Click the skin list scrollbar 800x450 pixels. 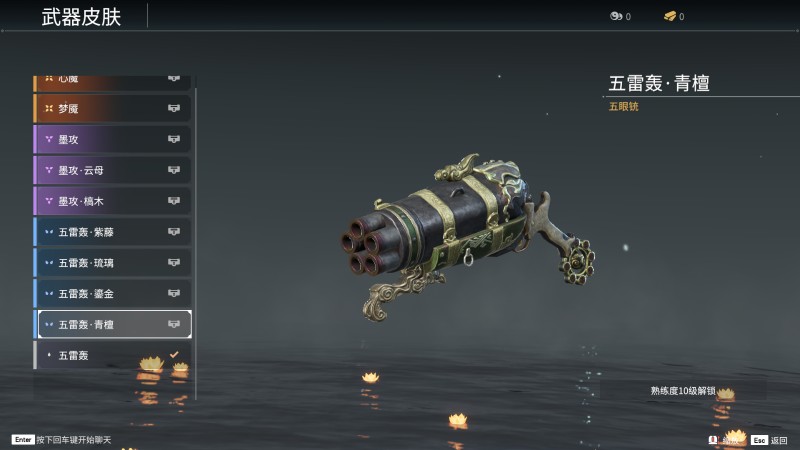click(196, 240)
